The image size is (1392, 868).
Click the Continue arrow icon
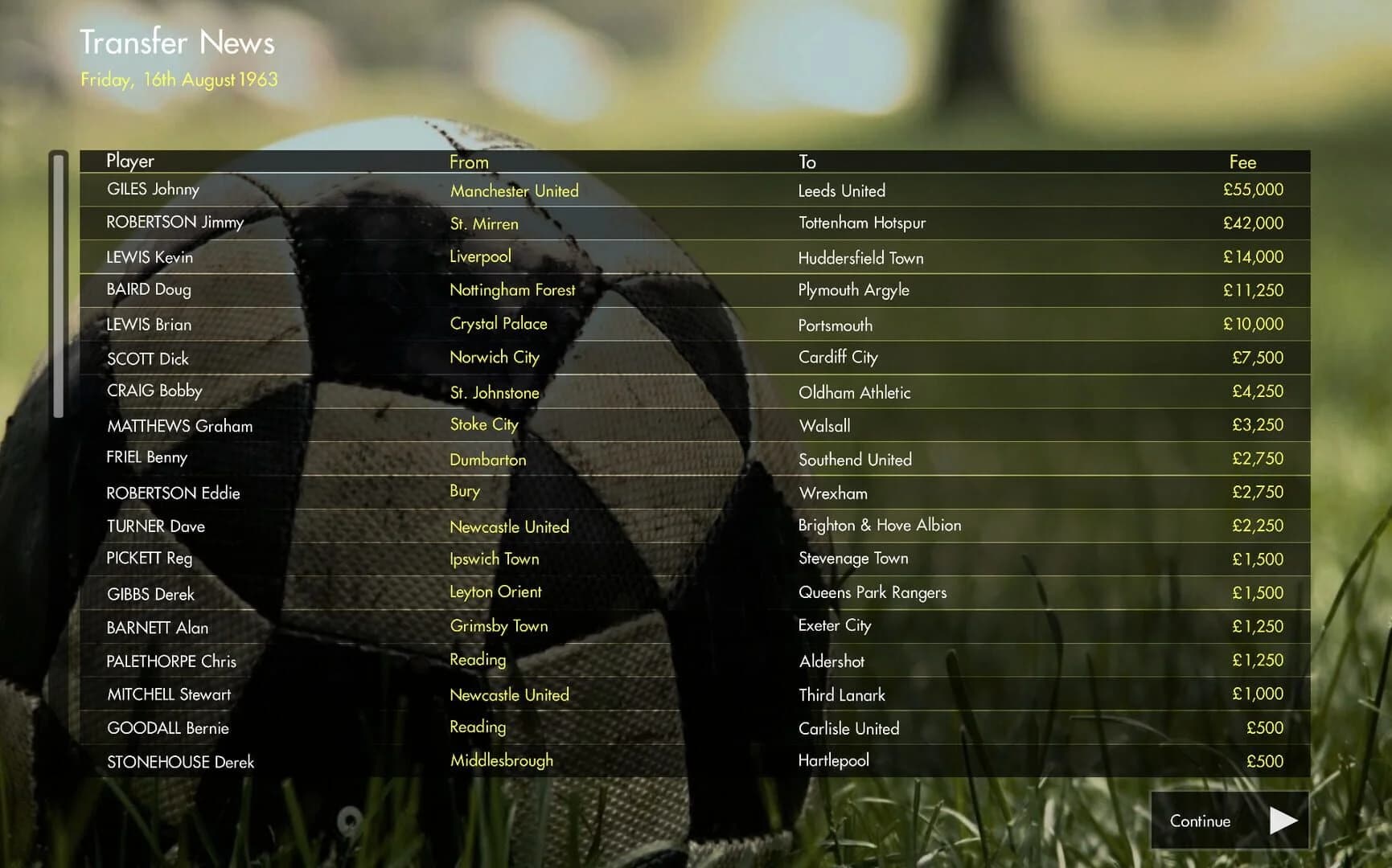click(x=1284, y=821)
